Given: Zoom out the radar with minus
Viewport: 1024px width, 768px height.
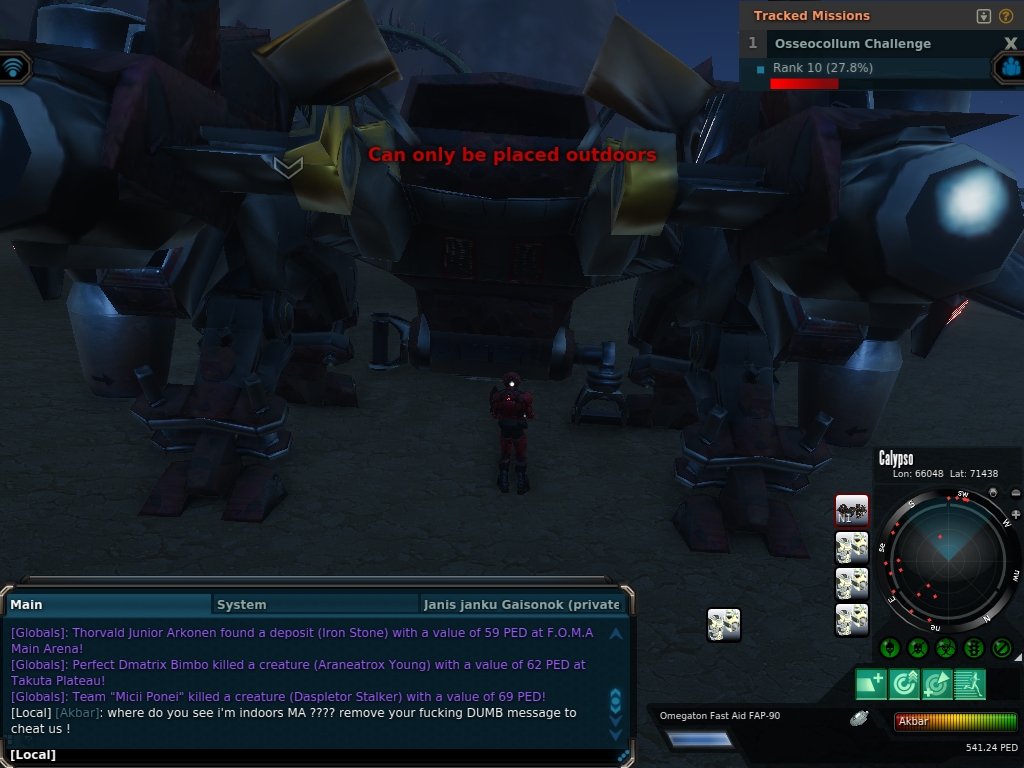Looking at the screenshot, I should click(1016, 494).
